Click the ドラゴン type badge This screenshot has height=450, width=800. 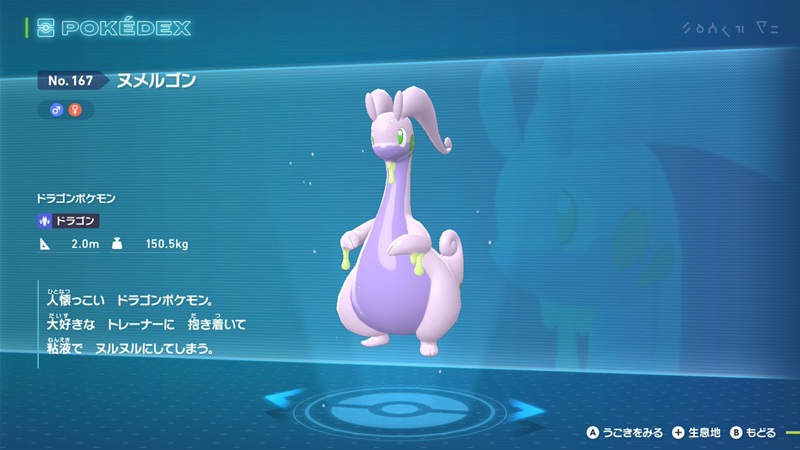(x=69, y=222)
